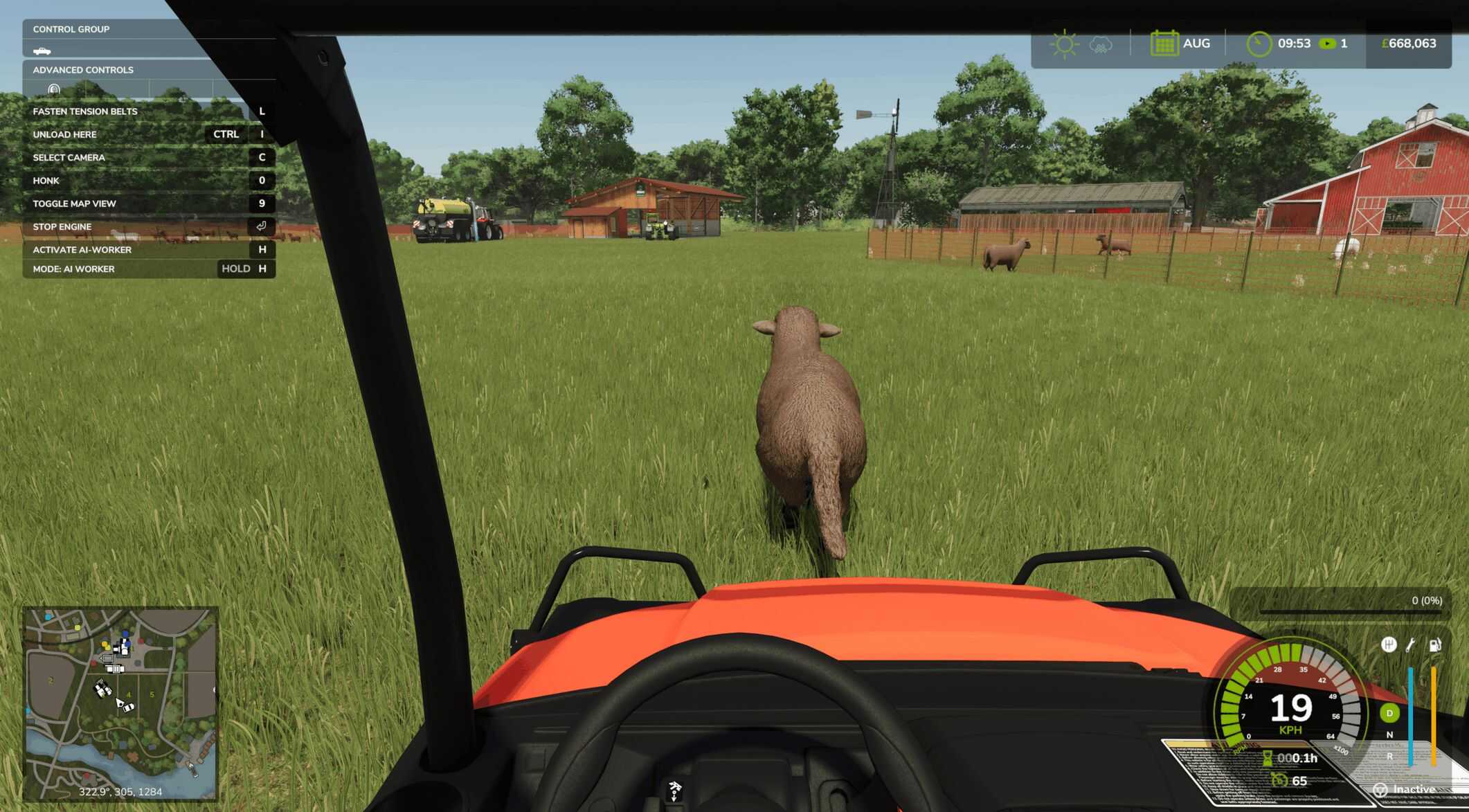
Task: Click the gear shifter icon on the dashboard
Action: 1389,644
